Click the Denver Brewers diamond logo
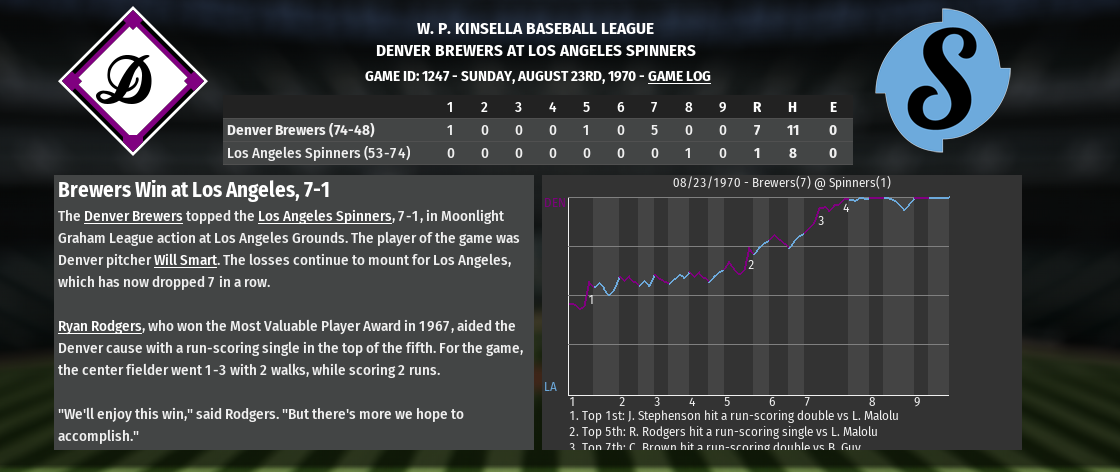 pyautogui.click(x=133, y=81)
